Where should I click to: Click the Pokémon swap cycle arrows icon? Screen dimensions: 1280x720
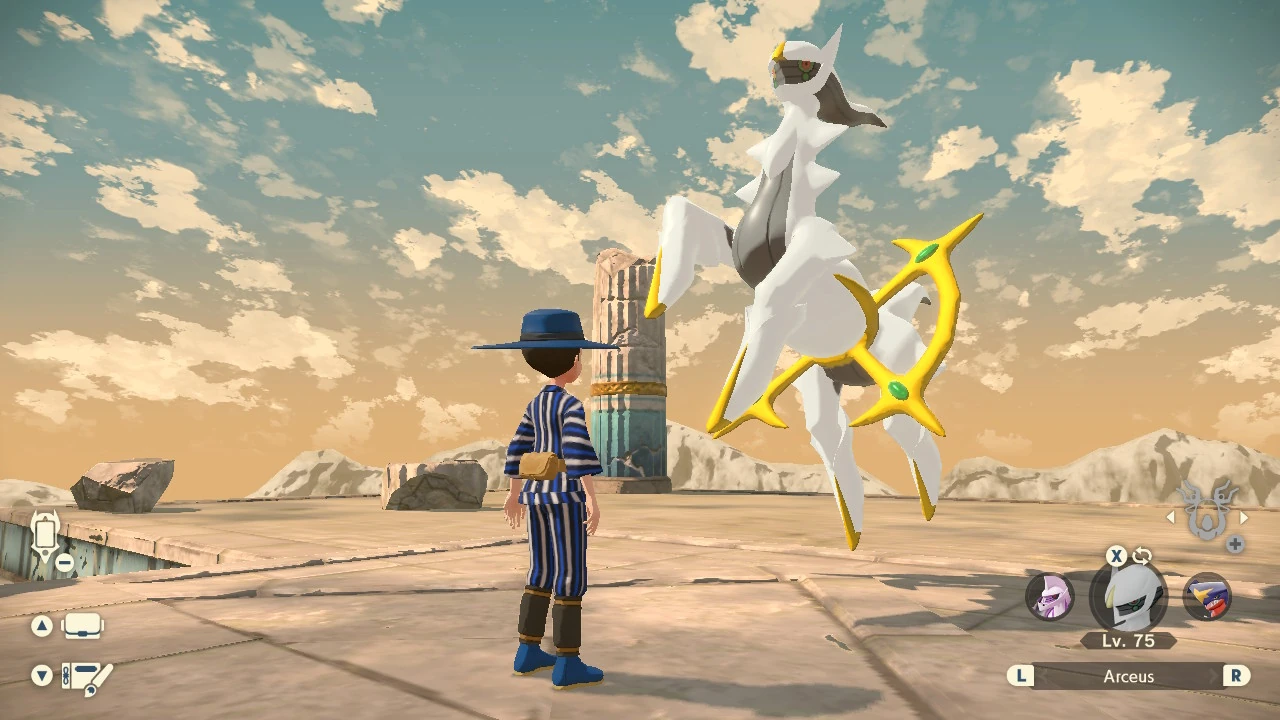point(1141,556)
